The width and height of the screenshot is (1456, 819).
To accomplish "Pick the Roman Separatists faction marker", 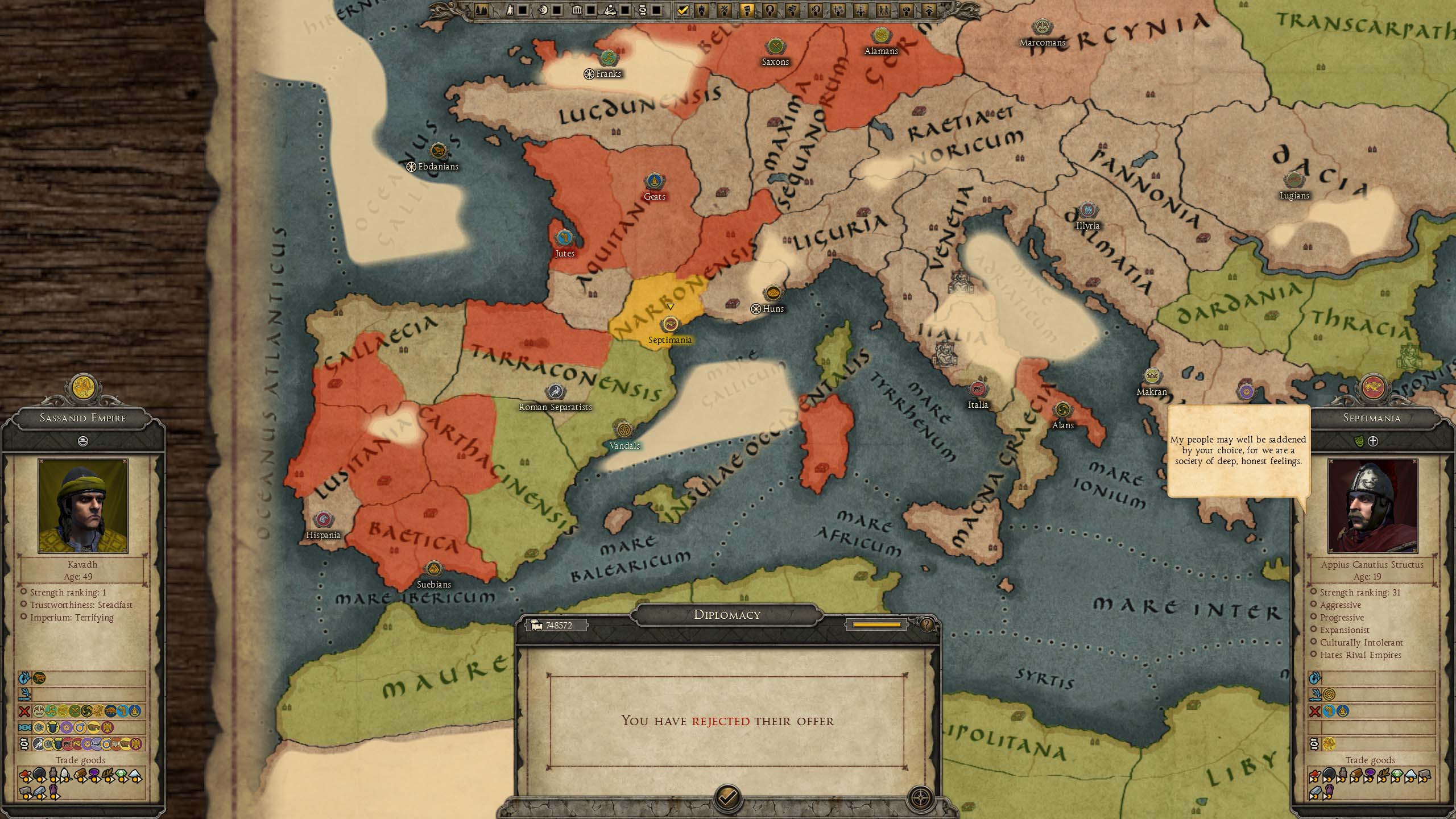I will click(555, 391).
